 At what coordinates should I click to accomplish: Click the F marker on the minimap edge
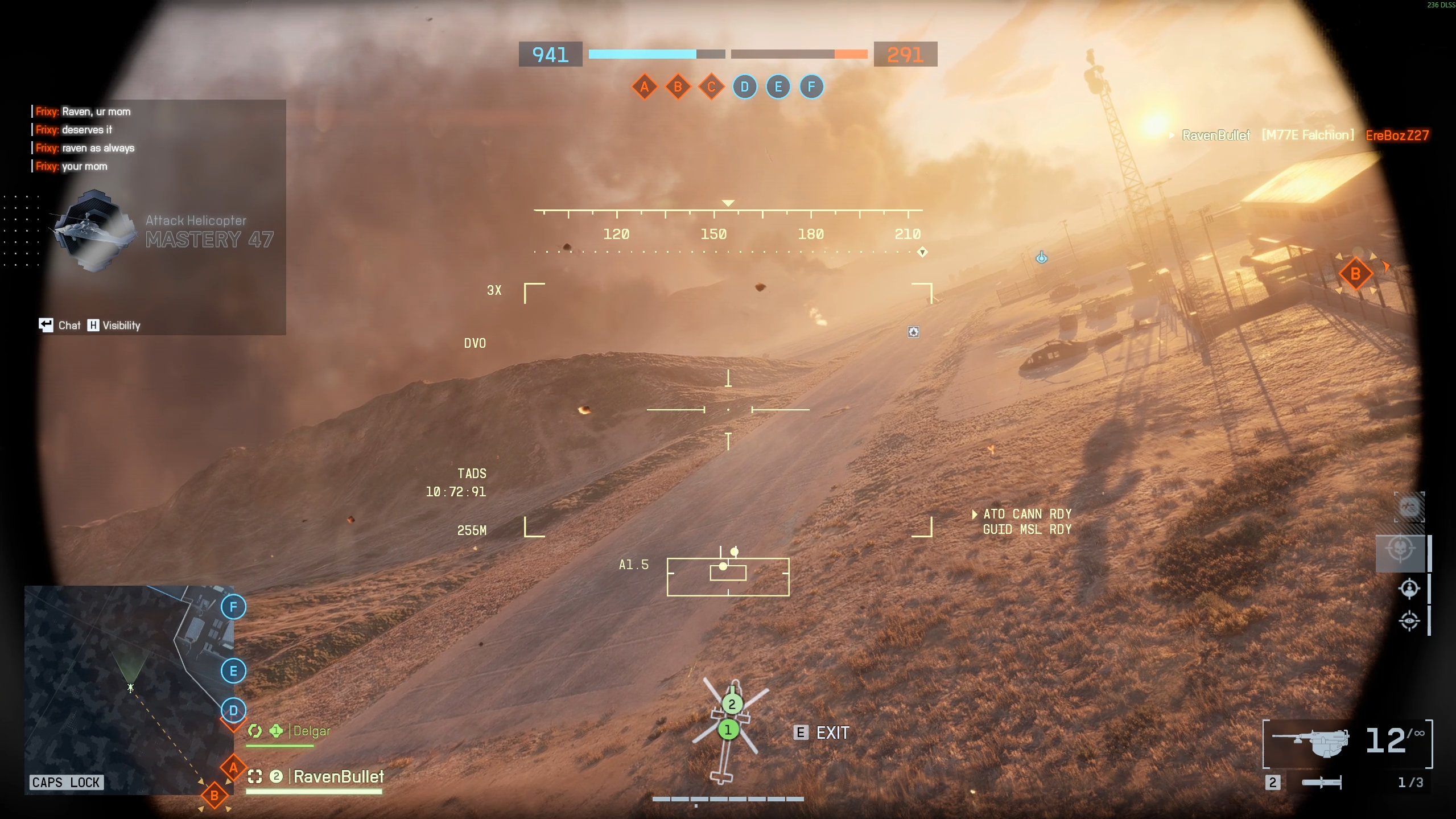233,607
